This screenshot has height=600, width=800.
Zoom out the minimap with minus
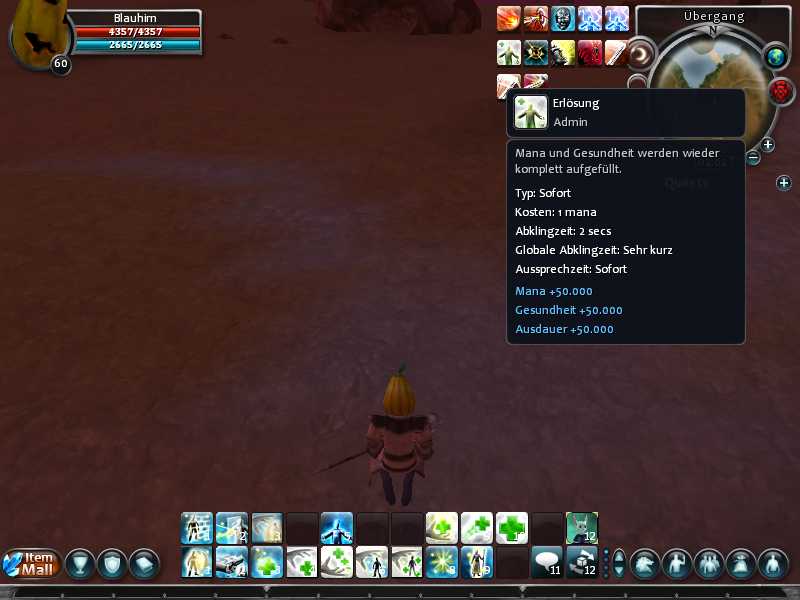coord(753,158)
